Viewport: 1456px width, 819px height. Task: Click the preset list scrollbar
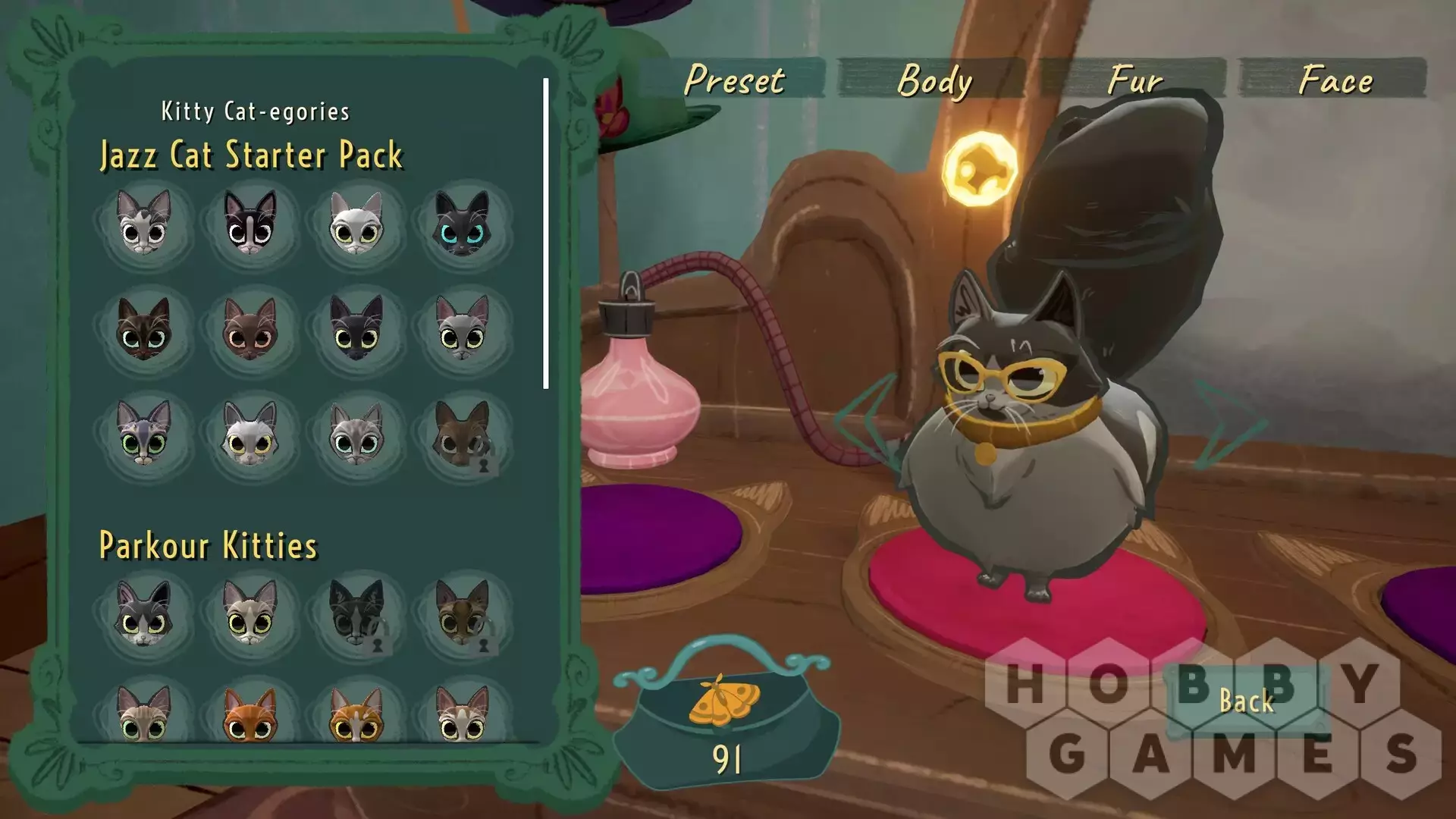coord(546,234)
